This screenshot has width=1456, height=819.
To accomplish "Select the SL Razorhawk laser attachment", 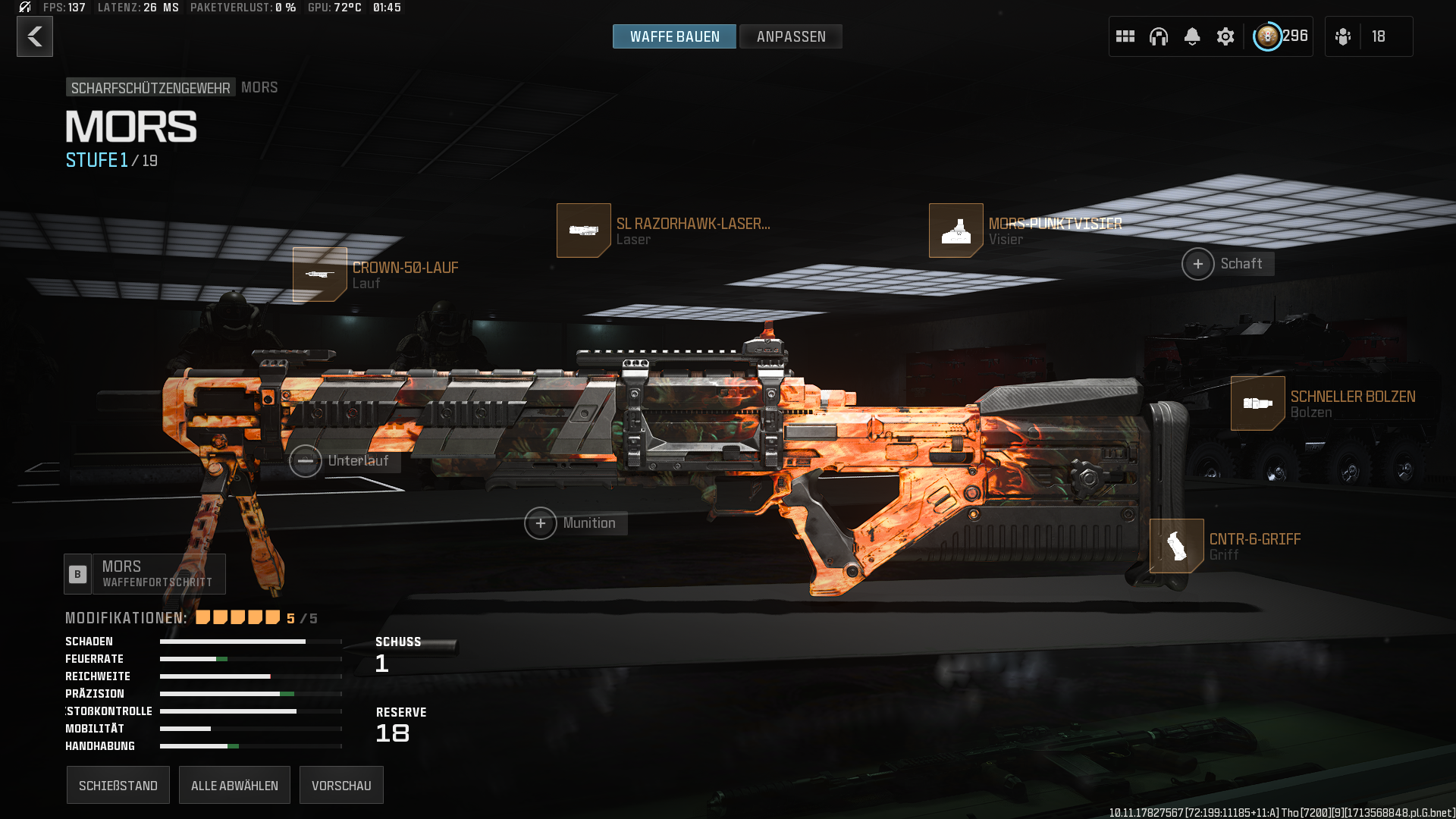I will 584,231.
